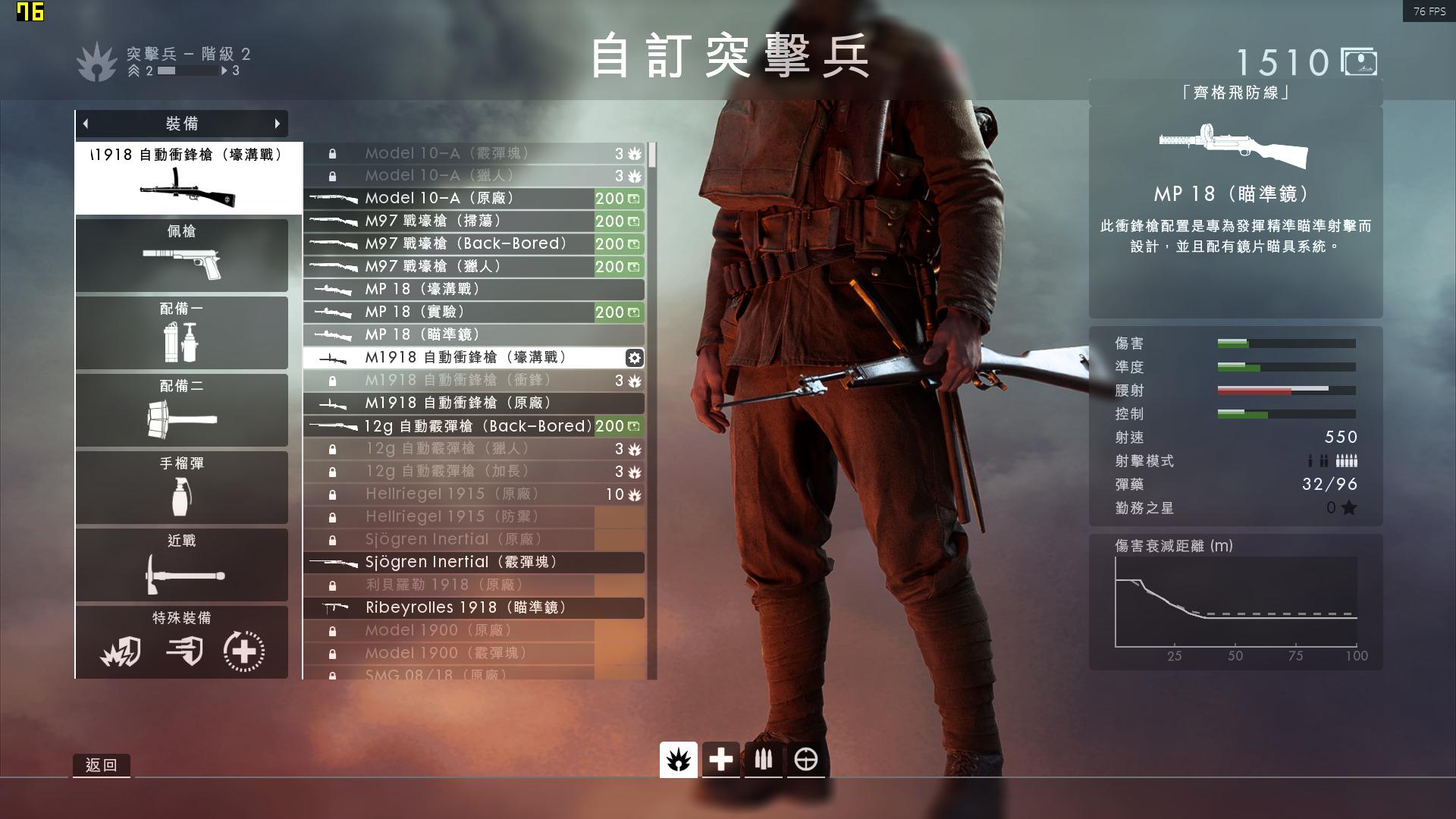Viewport: 1456px width, 819px height.
Task: Select the sprint-shield special equipment perk
Action: (184, 650)
